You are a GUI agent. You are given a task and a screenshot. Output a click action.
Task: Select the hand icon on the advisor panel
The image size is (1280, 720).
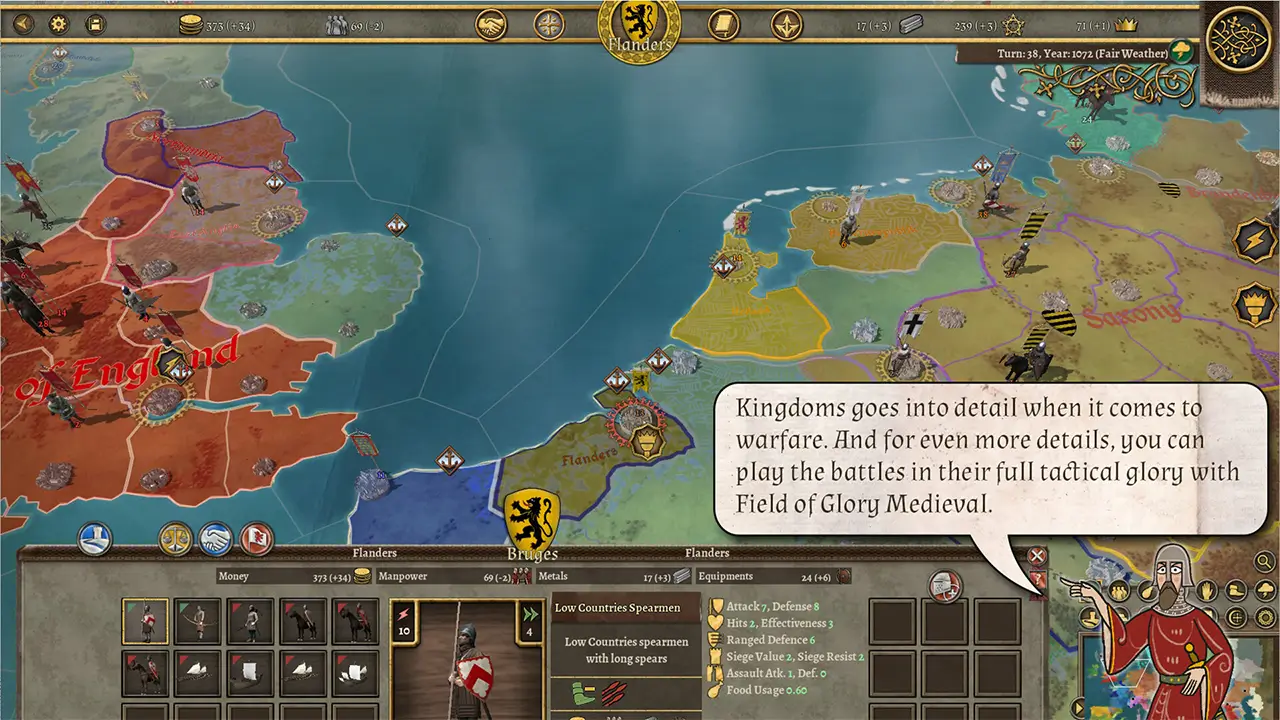coord(1205,590)
